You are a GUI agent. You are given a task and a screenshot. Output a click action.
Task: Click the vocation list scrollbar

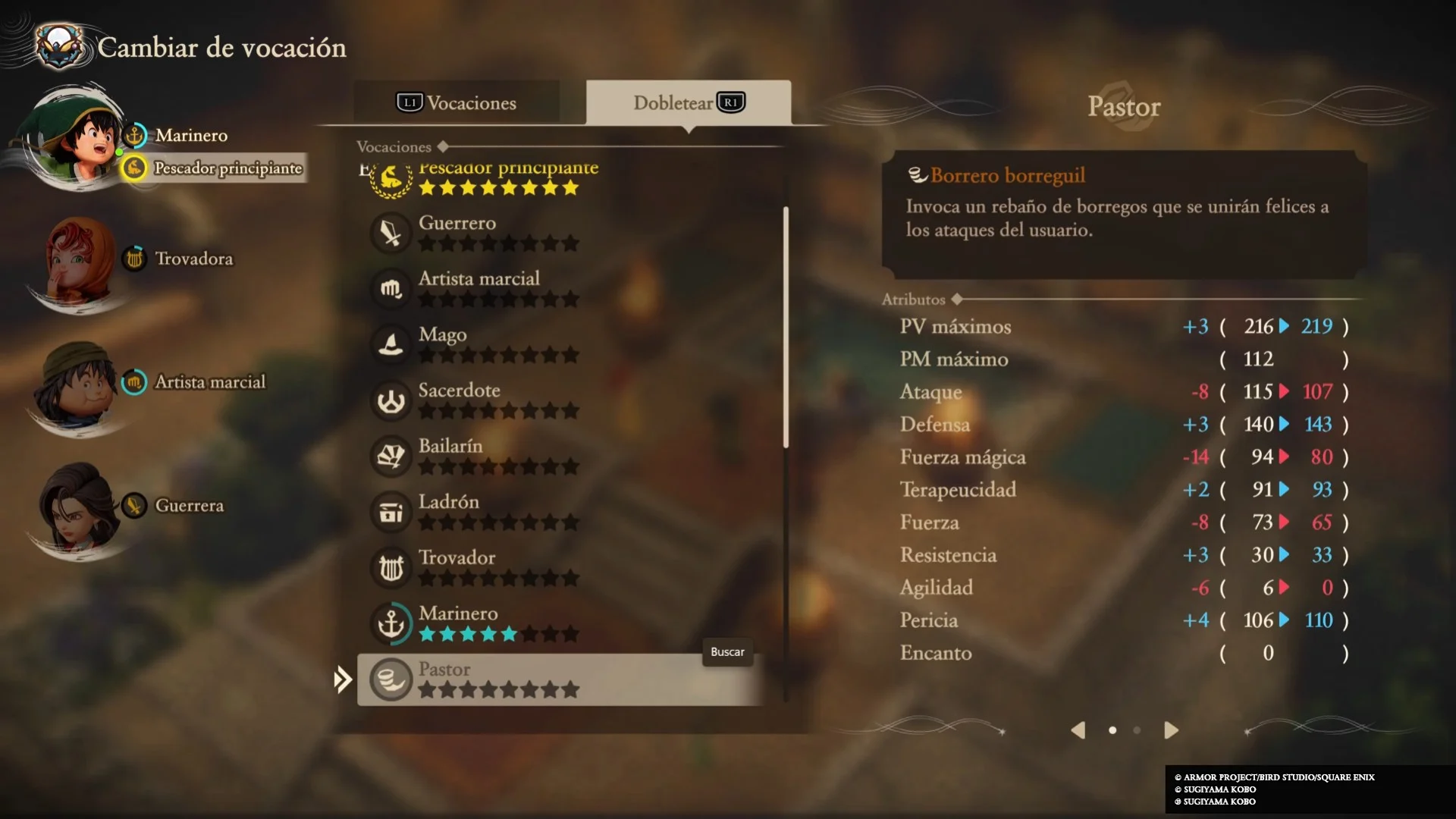click(786, 326)
